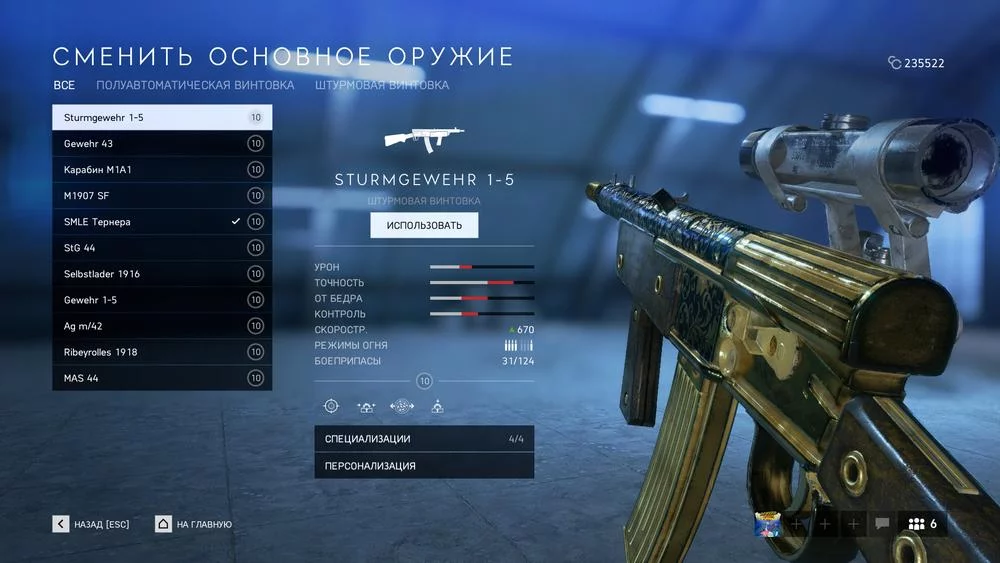Pick the Selbstlader 1916 row

pos(160,273)
